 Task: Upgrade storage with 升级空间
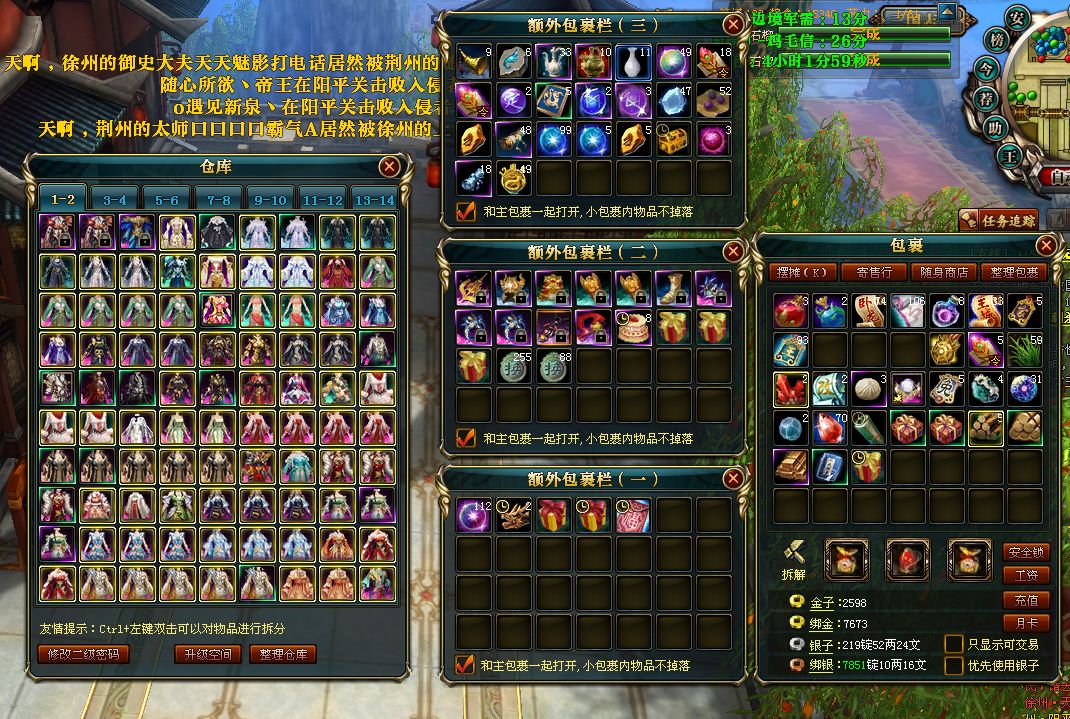point(208,654)
